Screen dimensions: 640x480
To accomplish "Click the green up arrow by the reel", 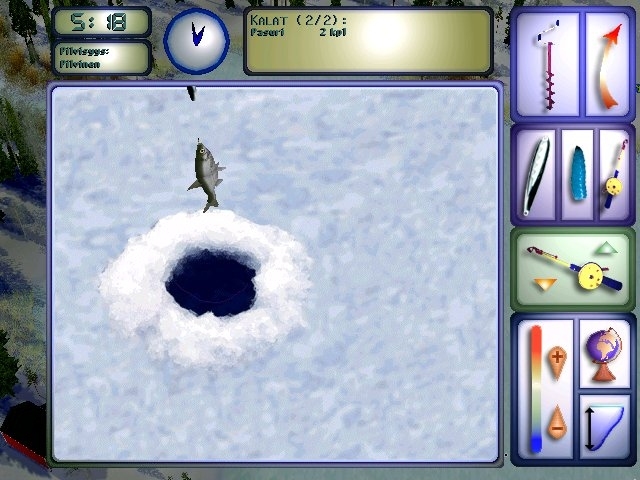I will tap(607, 247).
